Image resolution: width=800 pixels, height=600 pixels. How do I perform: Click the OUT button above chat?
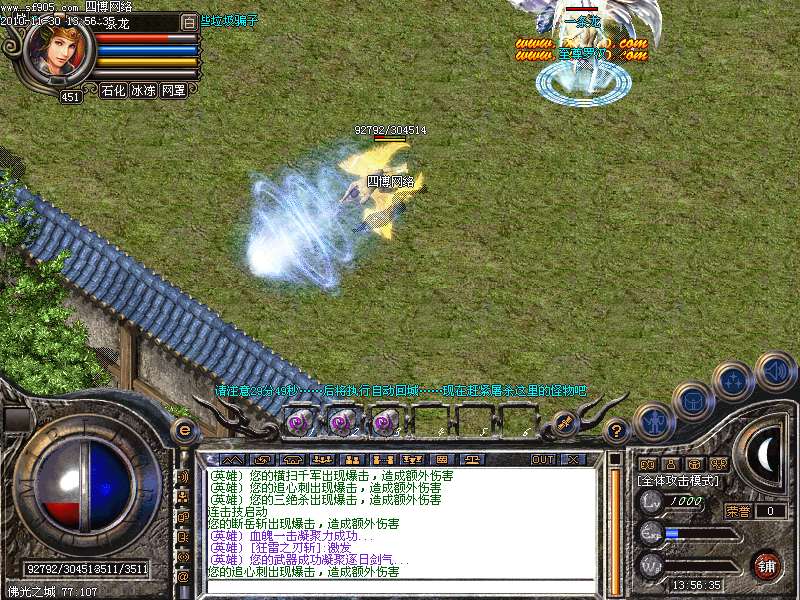tap(543, 459)
